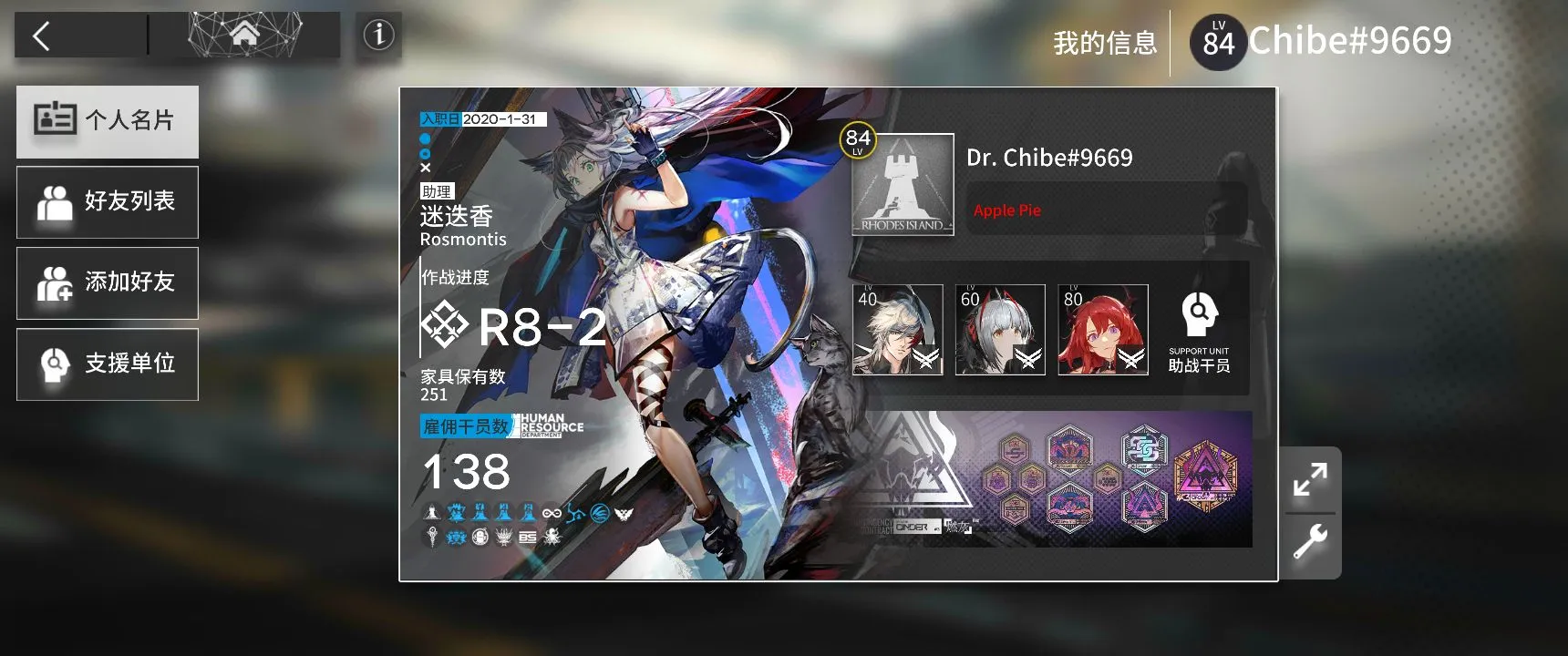Select the 个人名片 tab
The width and height of the screenshot is (1568, 656).
pyautogui.click(x=108, y=121)
